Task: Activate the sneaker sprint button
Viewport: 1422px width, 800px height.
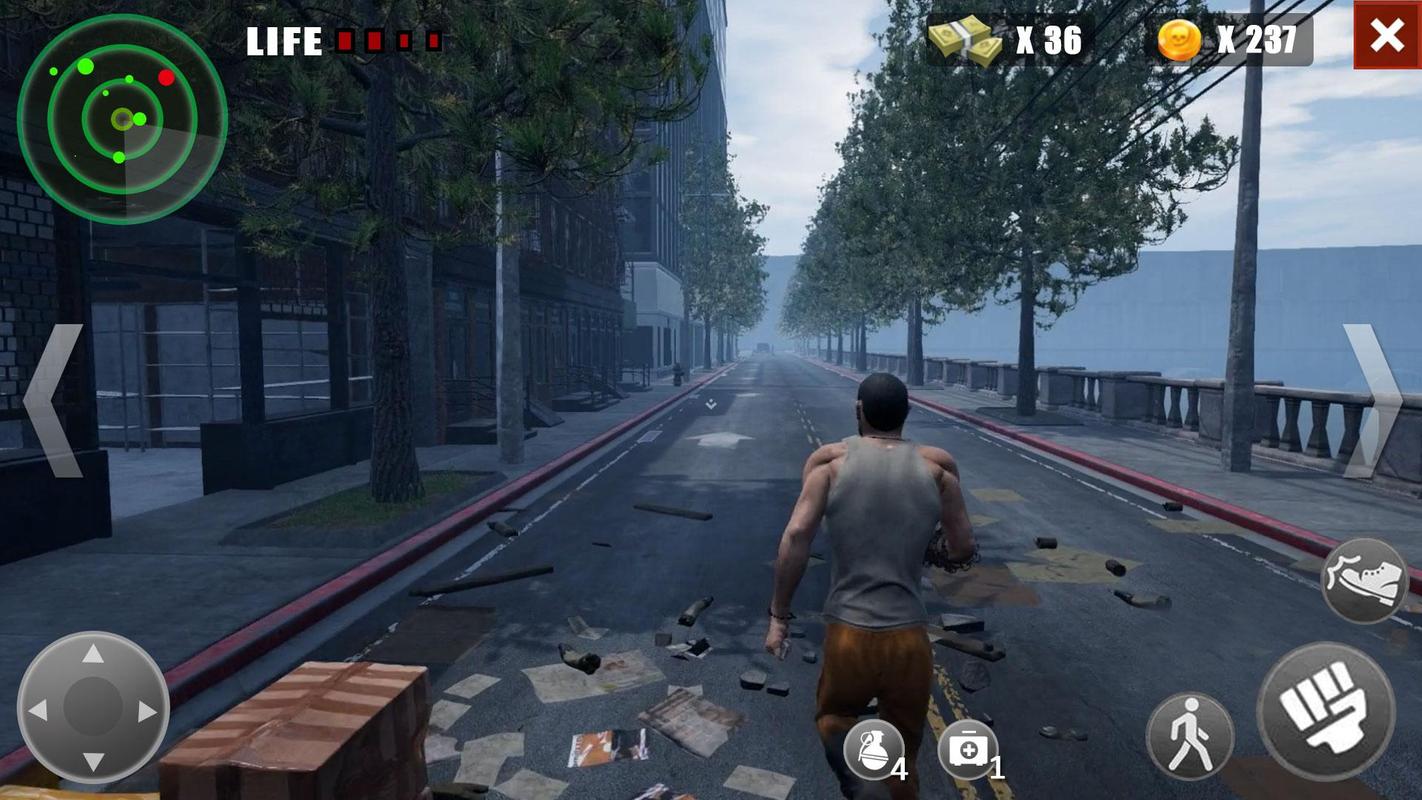Action: pyautogui.click(x=1364, y=581)
